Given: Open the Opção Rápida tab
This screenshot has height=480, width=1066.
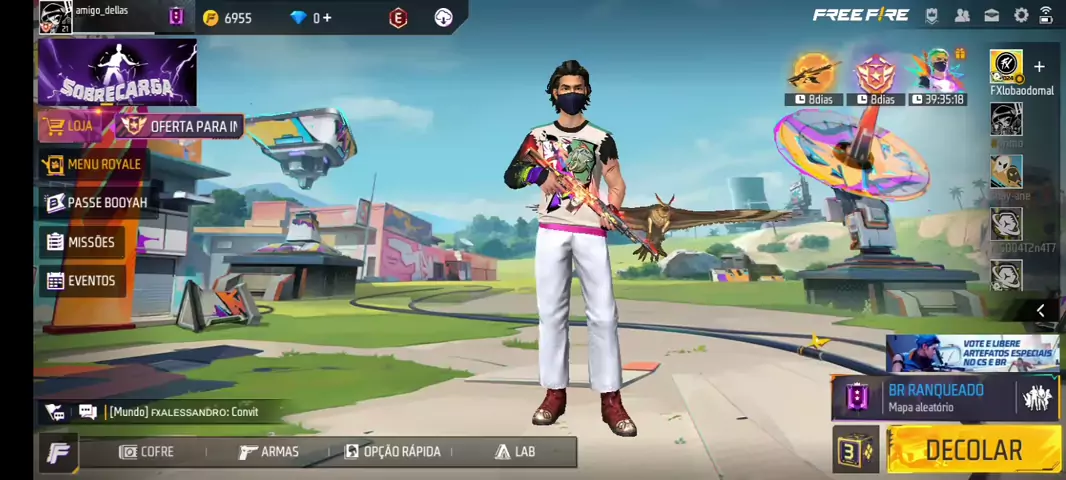Looking at the screenshot, I should [392, 452].
